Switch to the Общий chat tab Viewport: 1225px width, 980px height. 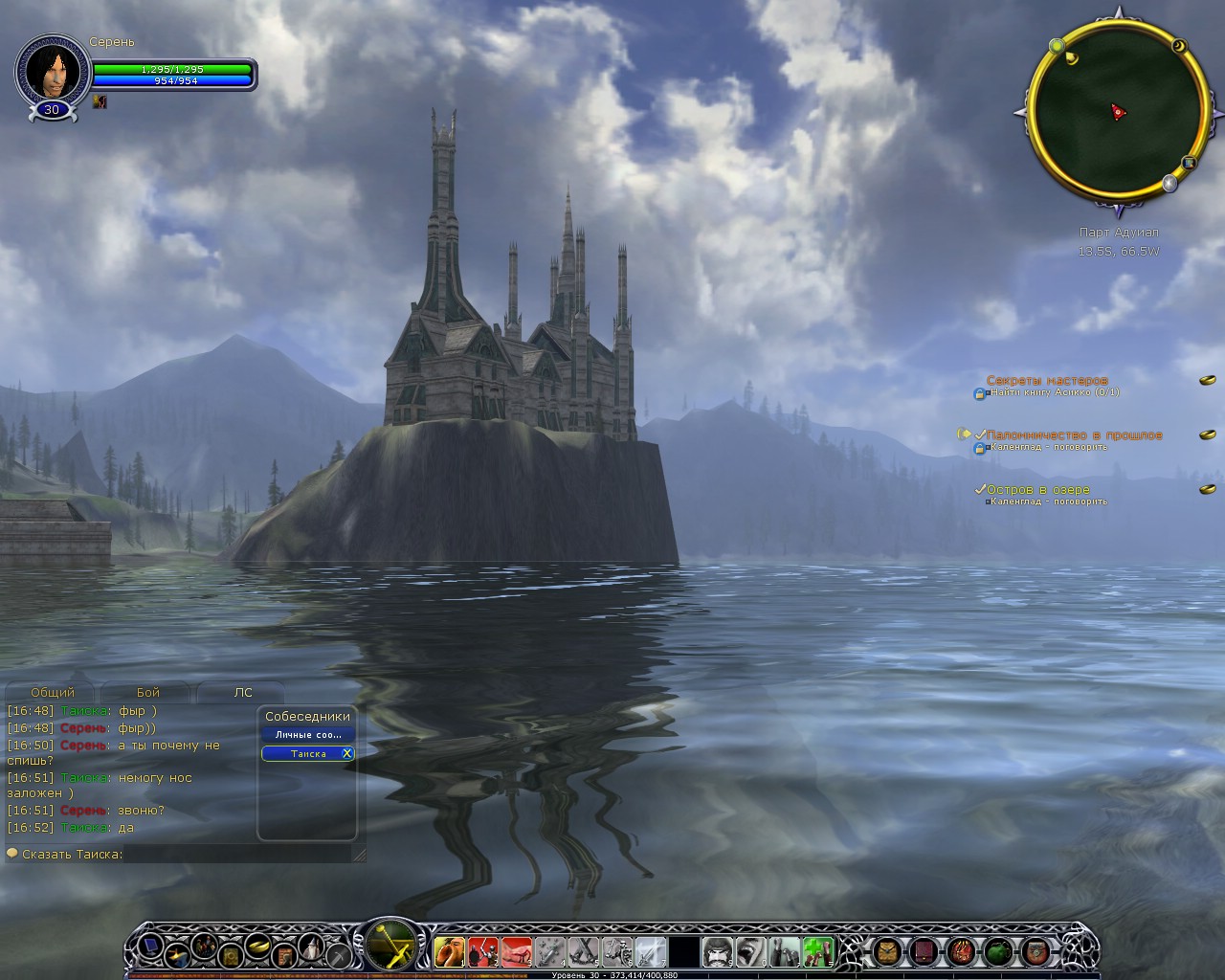(x=53, y=692)
